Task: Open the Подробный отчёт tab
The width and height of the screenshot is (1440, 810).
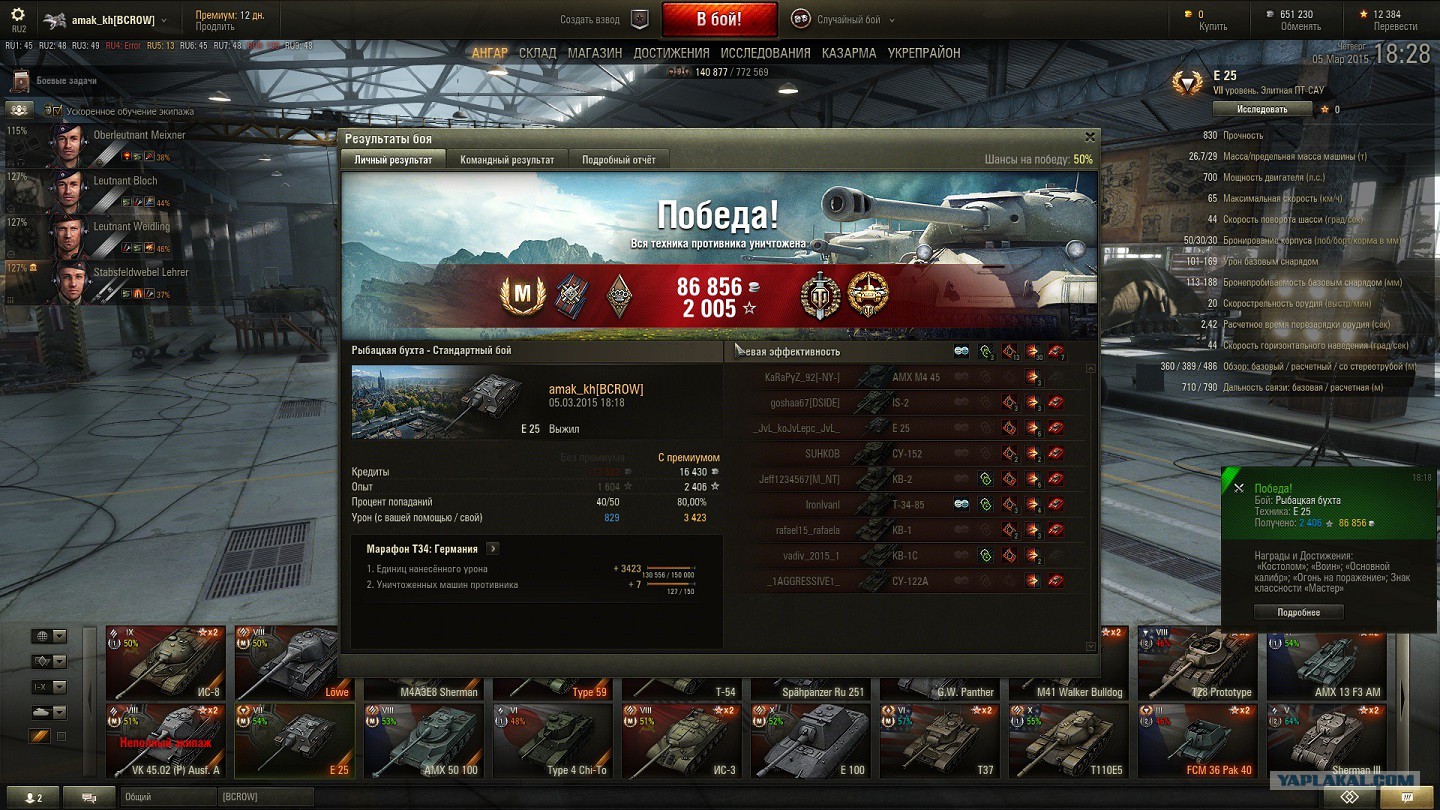Action: point(619,160)
